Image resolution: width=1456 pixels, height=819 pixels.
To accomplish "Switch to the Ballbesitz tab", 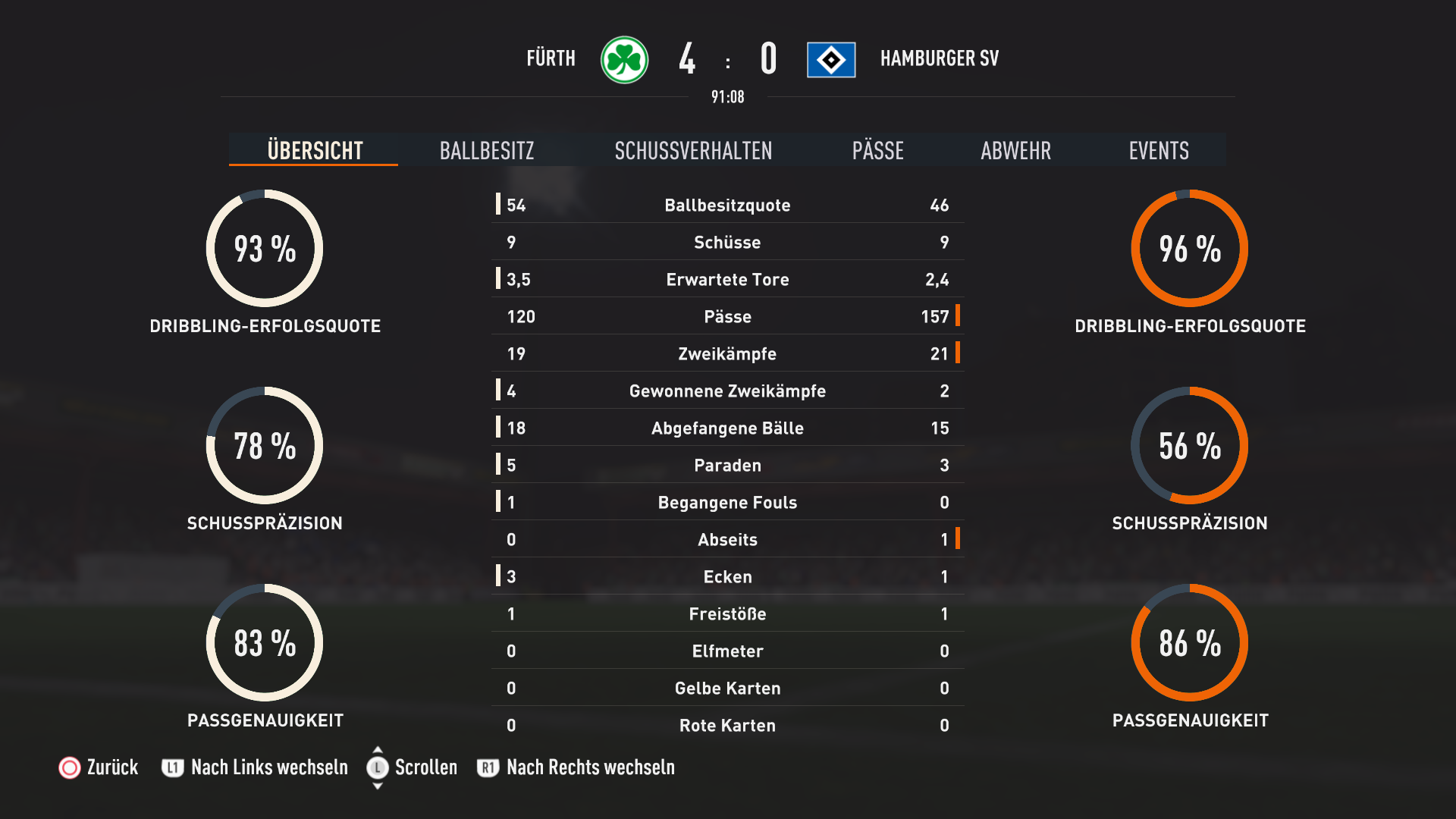I will [x=487, y=150].
